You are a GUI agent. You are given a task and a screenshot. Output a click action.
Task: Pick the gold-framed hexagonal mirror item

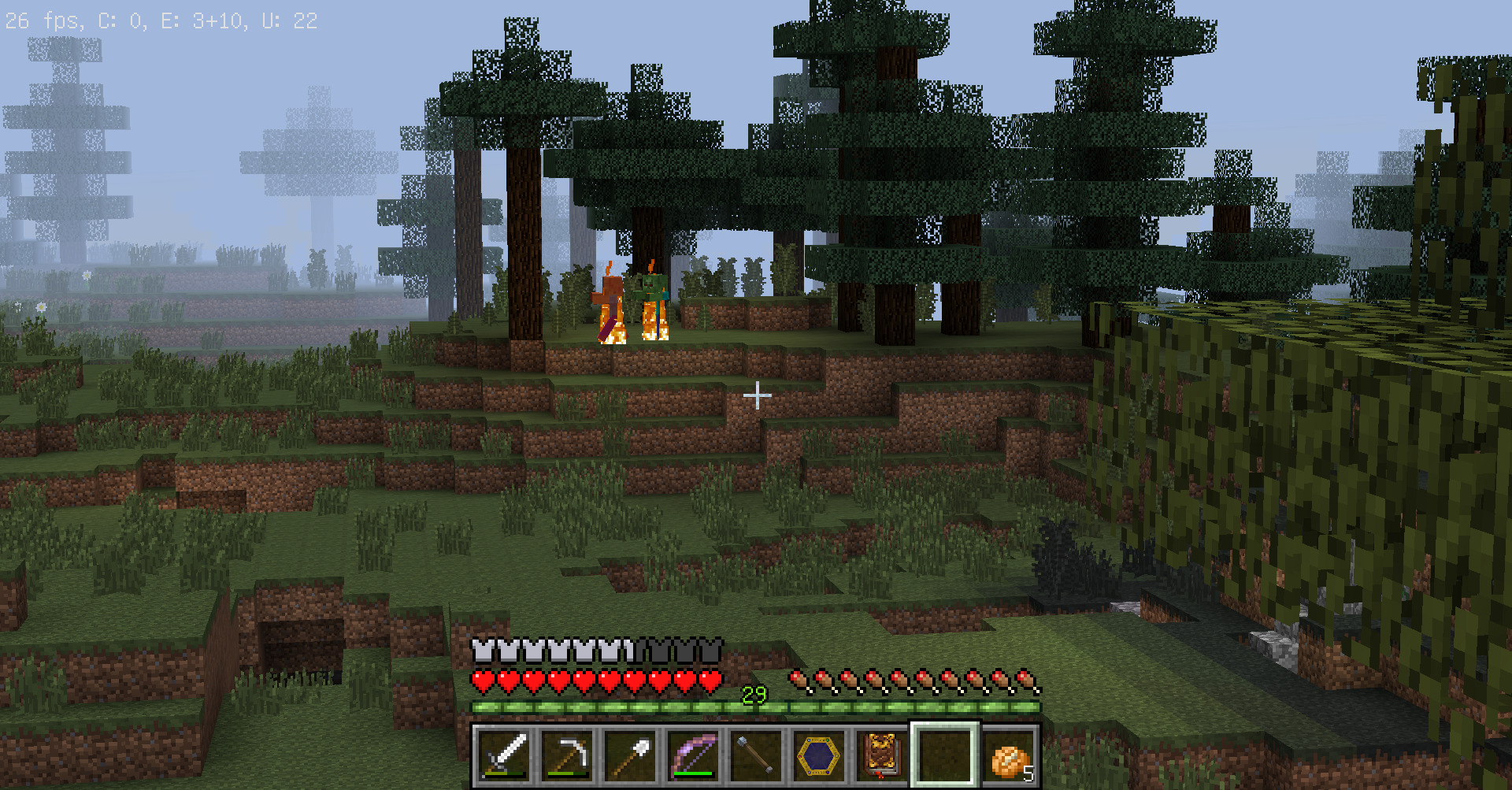[819, 756]
